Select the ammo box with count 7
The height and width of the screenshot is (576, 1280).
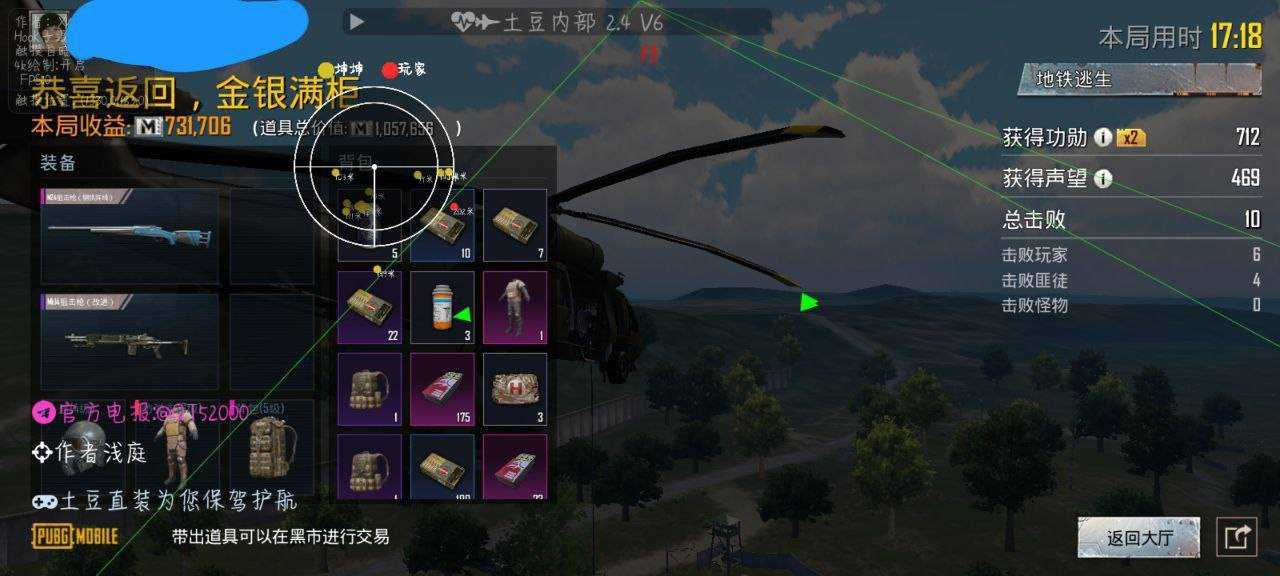515,226
